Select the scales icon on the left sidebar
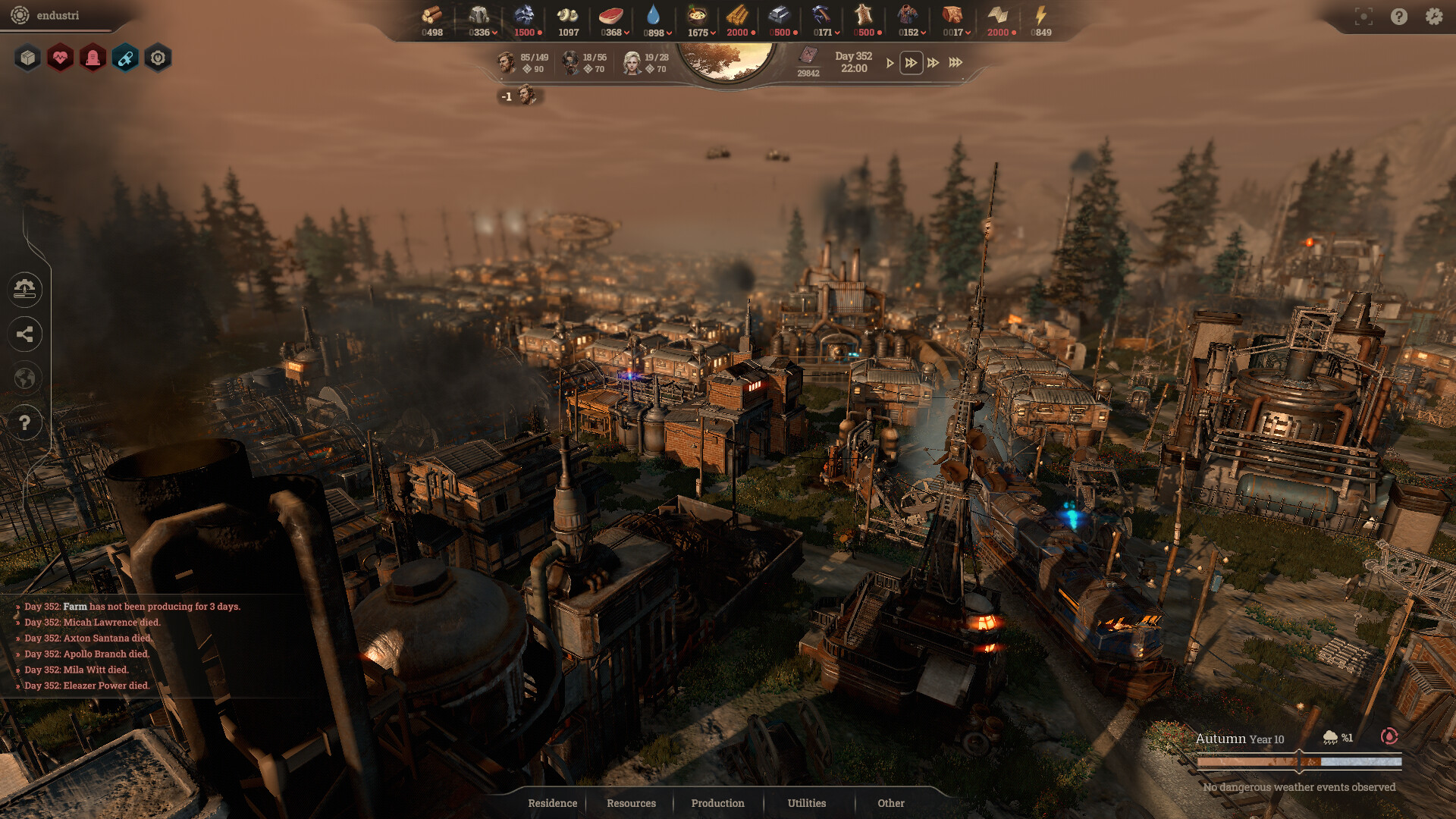This screenshot has height=819, width=1456. (25, 290)
